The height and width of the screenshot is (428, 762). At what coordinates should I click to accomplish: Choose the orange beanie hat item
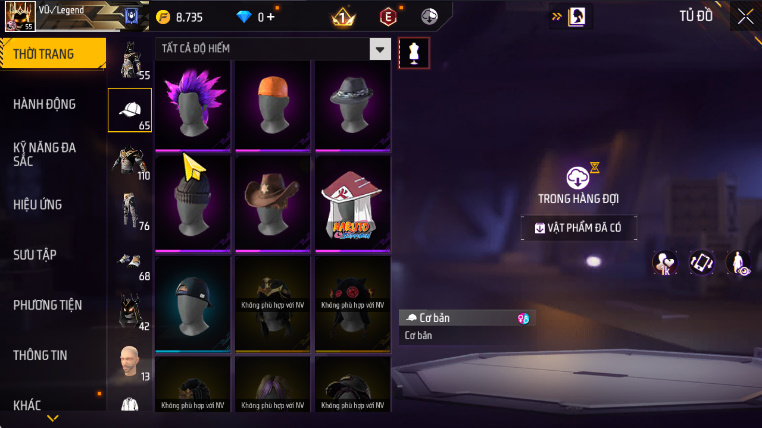(x=273, y=104)
